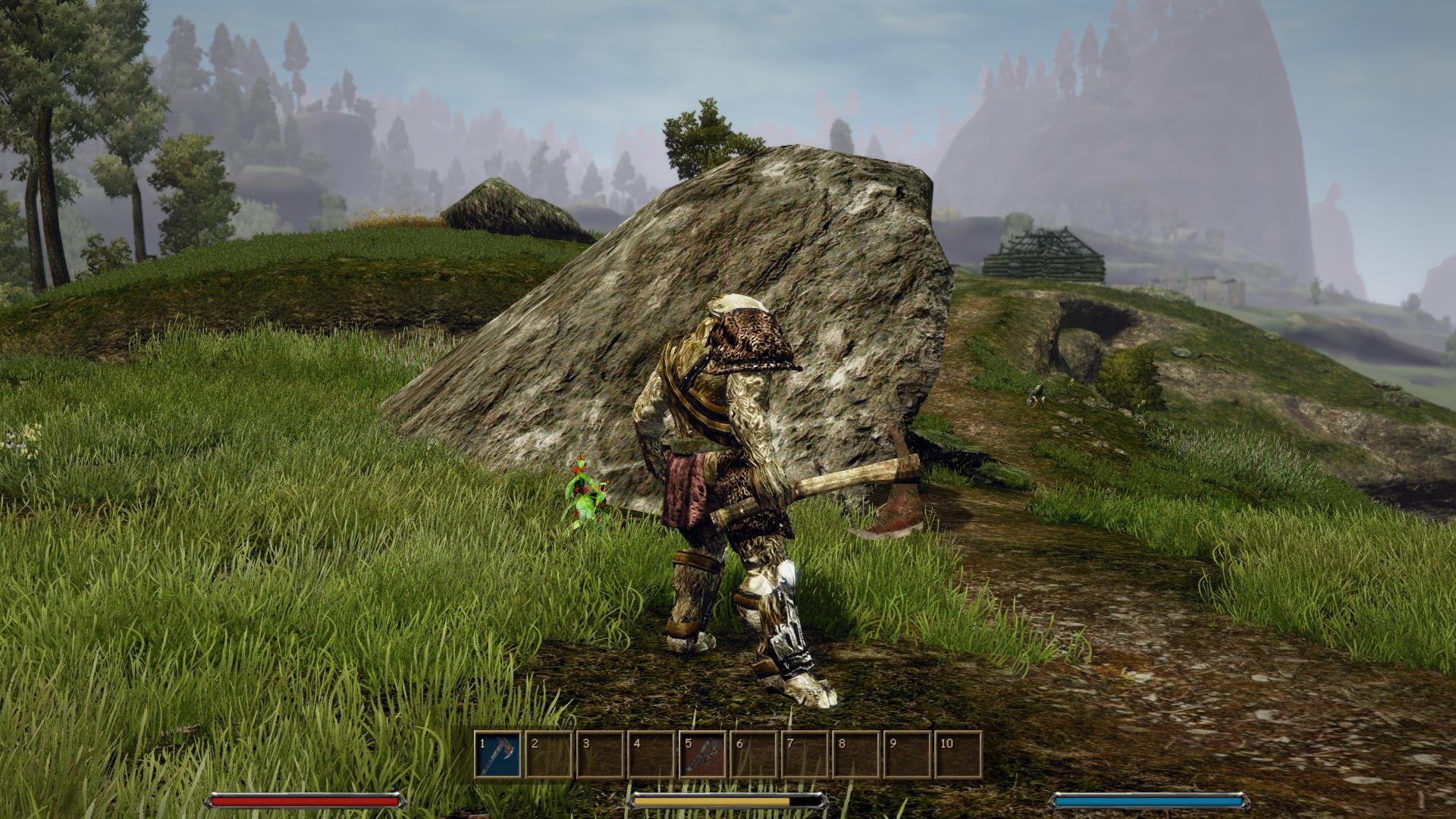Select the axe in hotbar slot 1
The image size is (1456, 819).
tap(498, 755)
